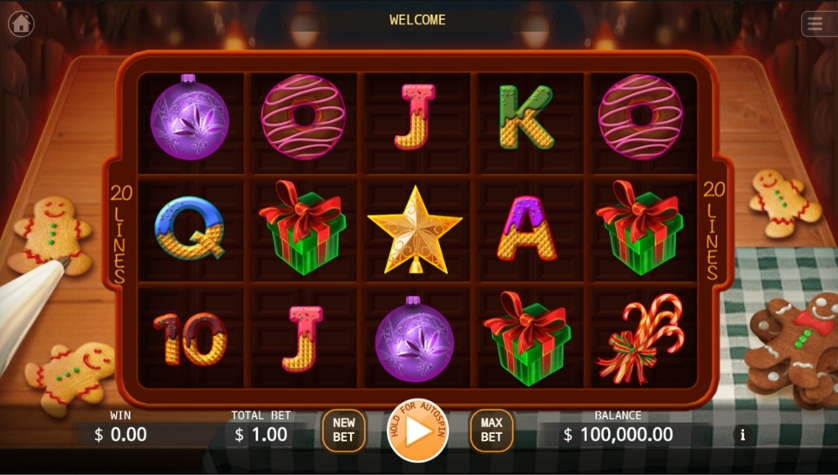The image size is (838, 475).
Task: Show the paytable info
Action: point(742,435)
